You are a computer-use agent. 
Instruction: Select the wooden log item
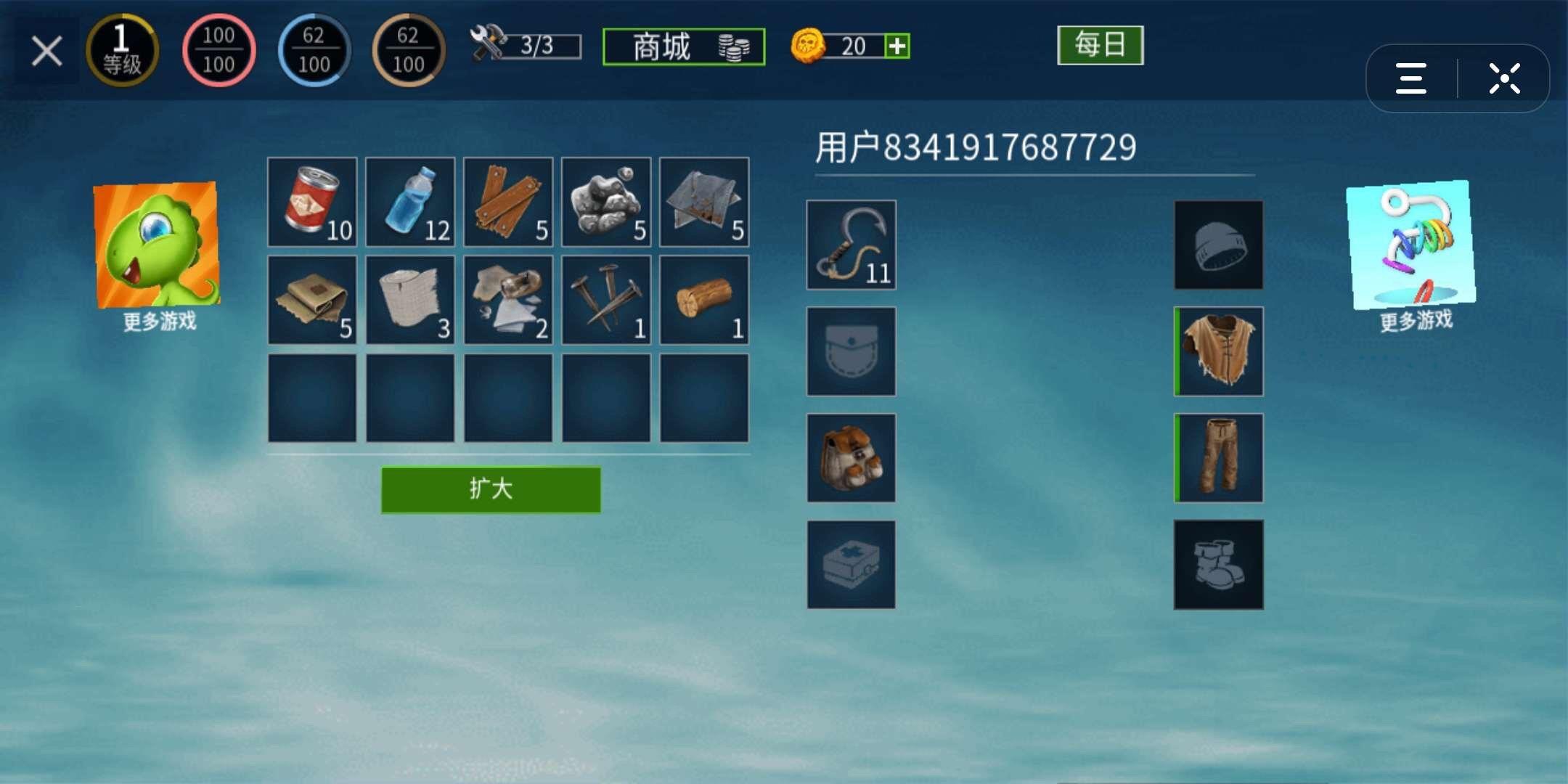702,300
